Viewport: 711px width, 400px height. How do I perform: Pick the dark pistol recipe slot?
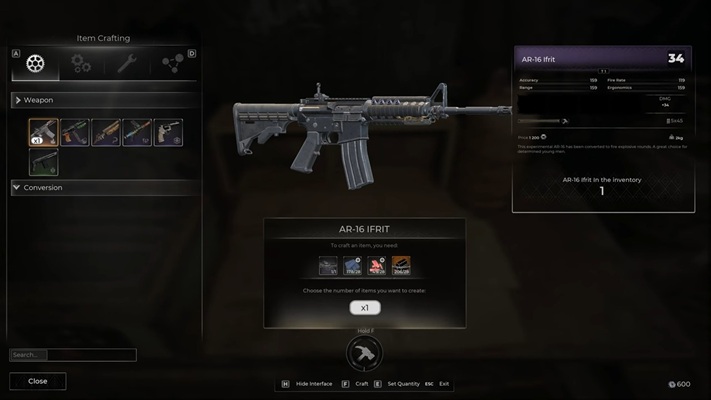point(43,163)
